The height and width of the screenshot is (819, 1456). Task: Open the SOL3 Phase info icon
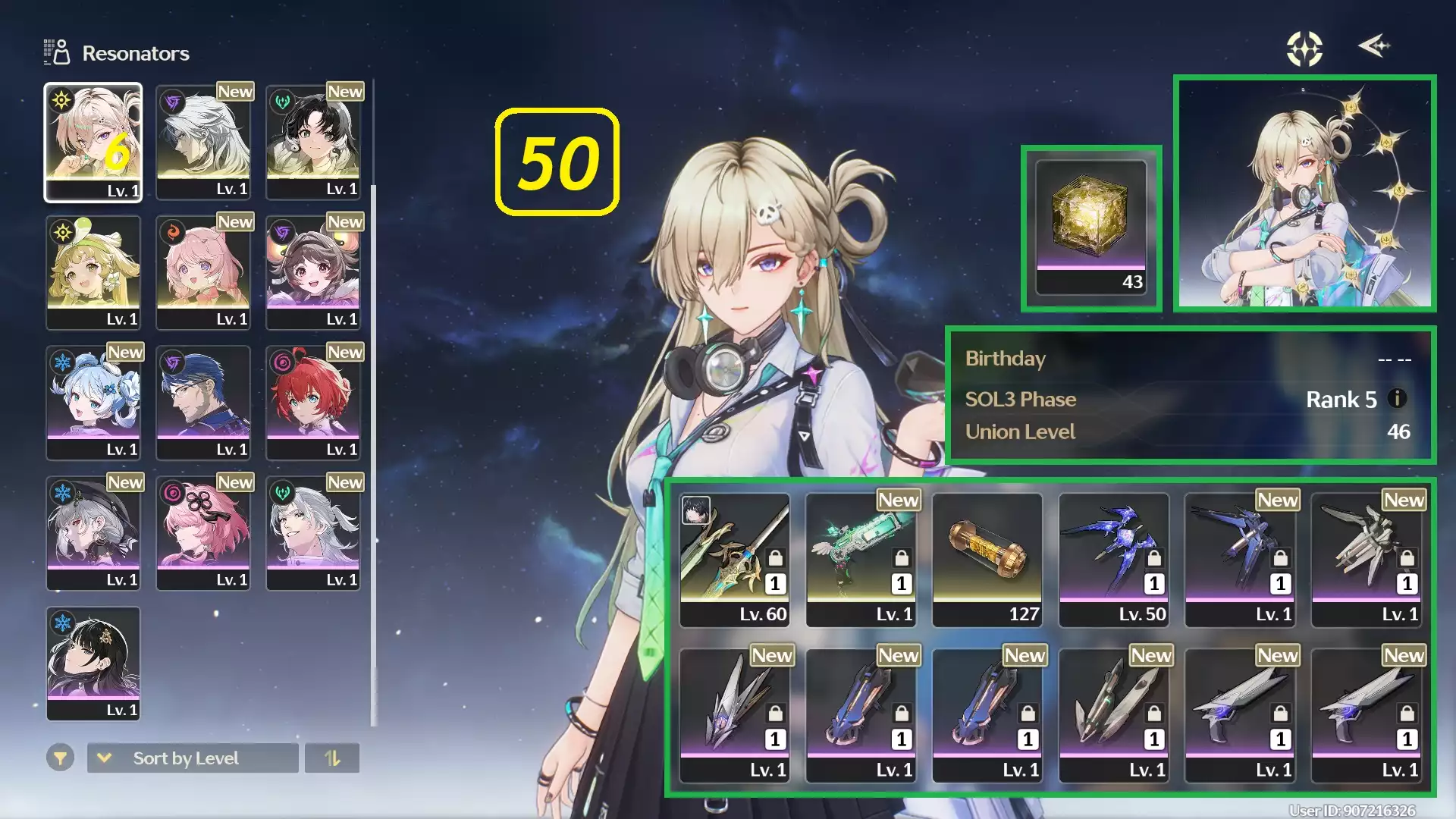[1395, 400]
